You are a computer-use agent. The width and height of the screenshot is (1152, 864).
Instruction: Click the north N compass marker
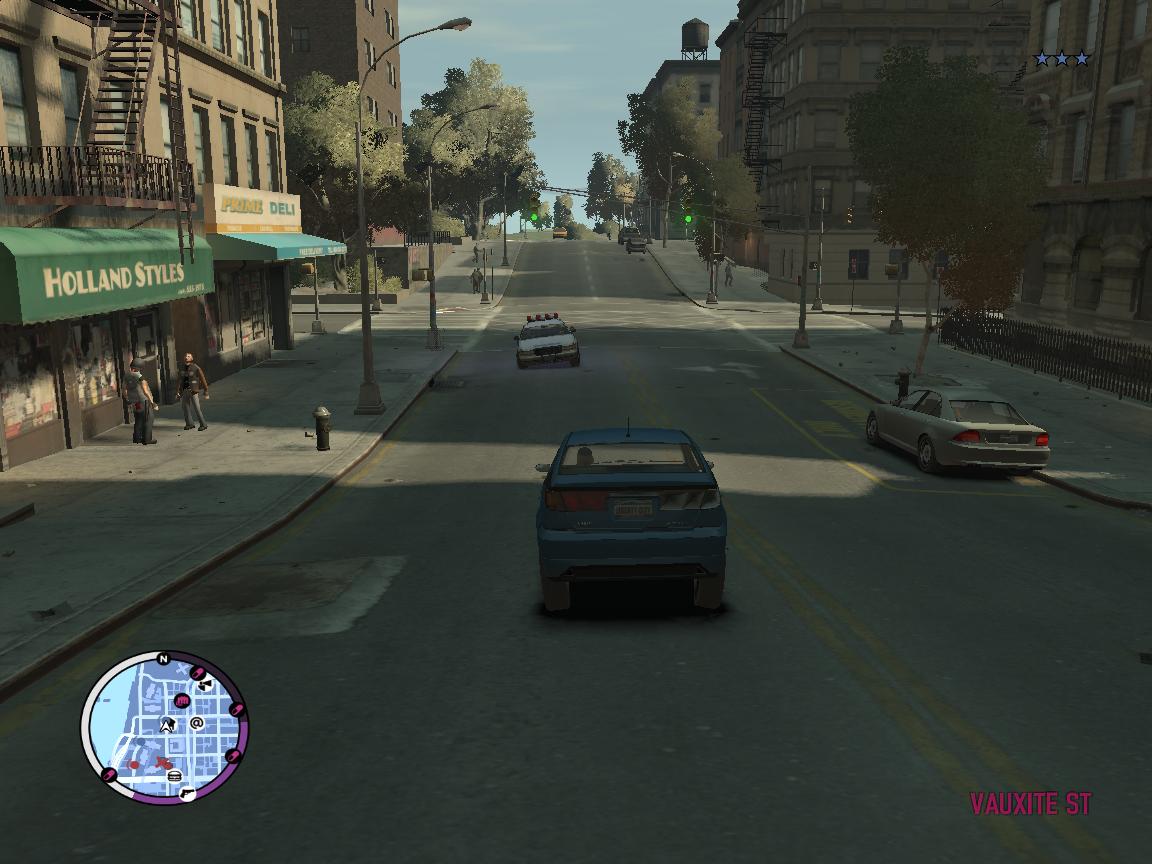point(164,659)
